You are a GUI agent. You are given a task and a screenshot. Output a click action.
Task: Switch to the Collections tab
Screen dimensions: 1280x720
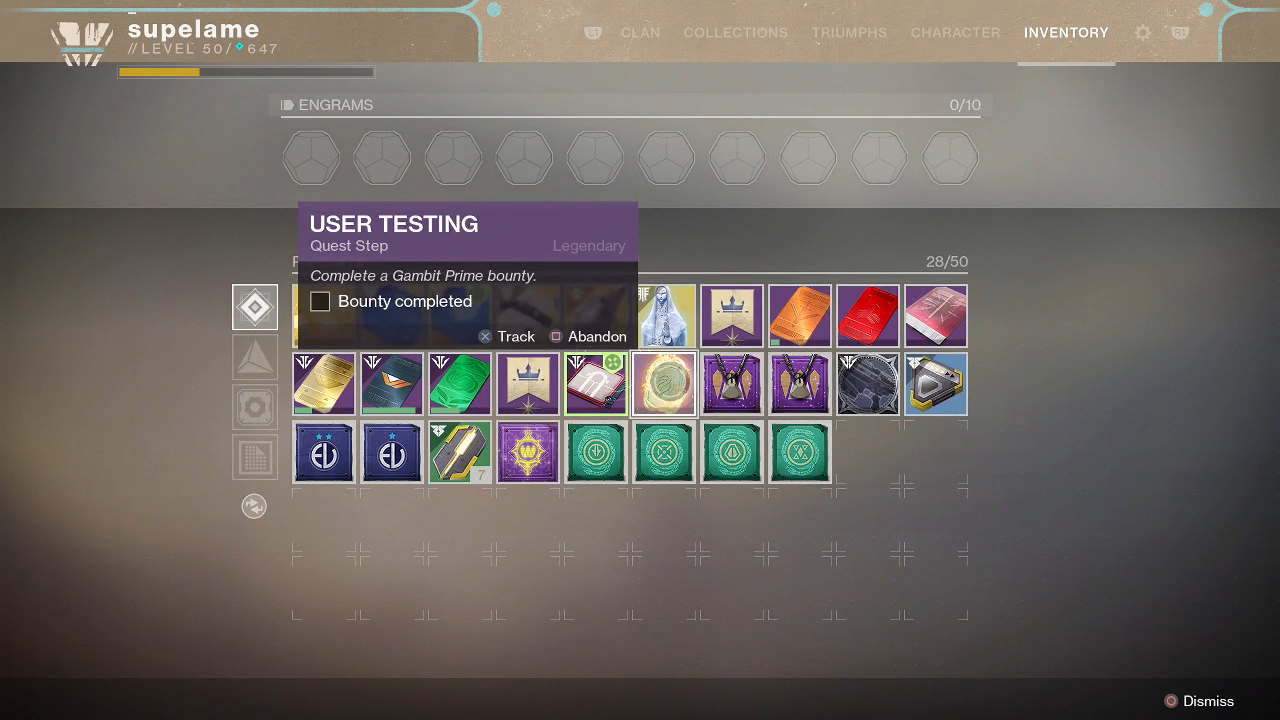click(735, 33)
